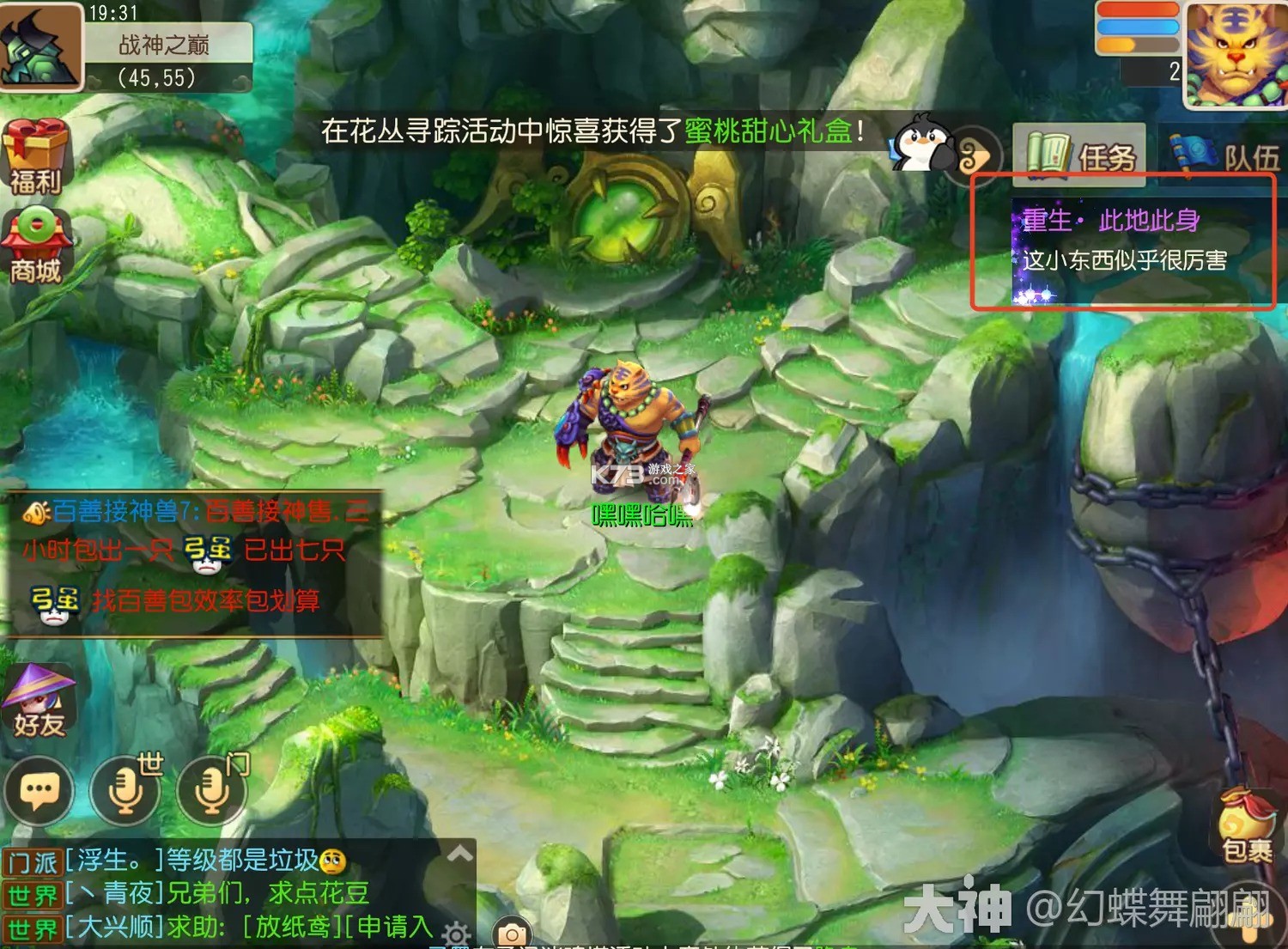
Task: Click the chat bubble icon
Action: (x=39, y=788)
